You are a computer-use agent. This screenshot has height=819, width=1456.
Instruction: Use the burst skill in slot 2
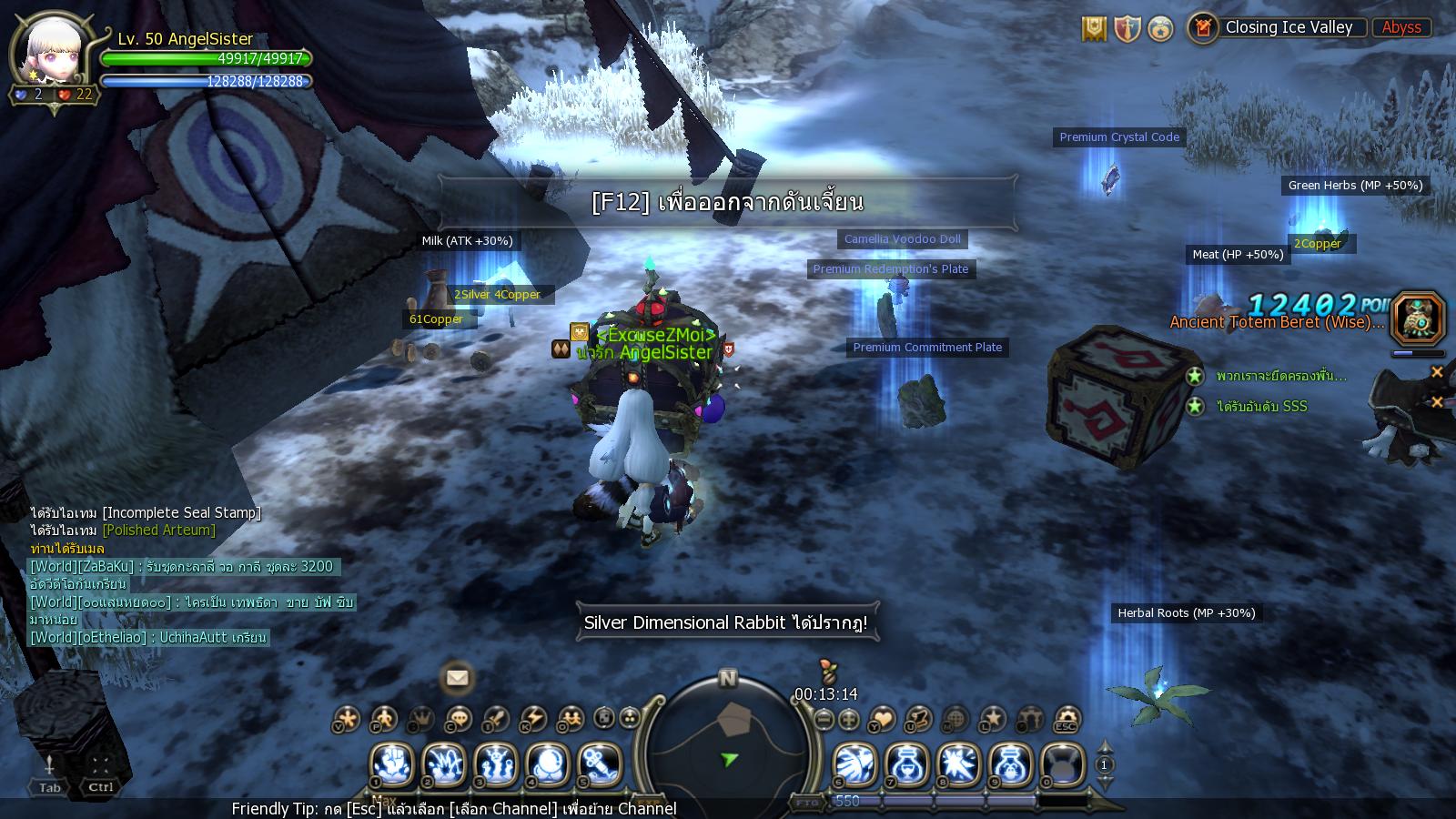tap(444, 763)
